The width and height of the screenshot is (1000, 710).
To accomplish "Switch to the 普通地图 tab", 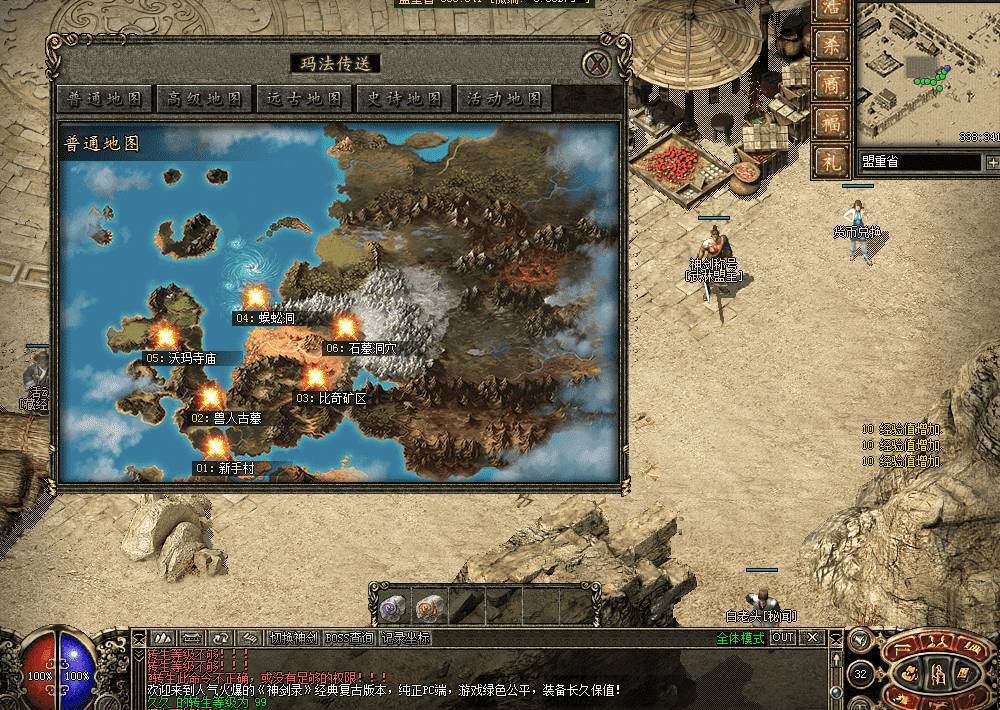I will click(105, 99).
